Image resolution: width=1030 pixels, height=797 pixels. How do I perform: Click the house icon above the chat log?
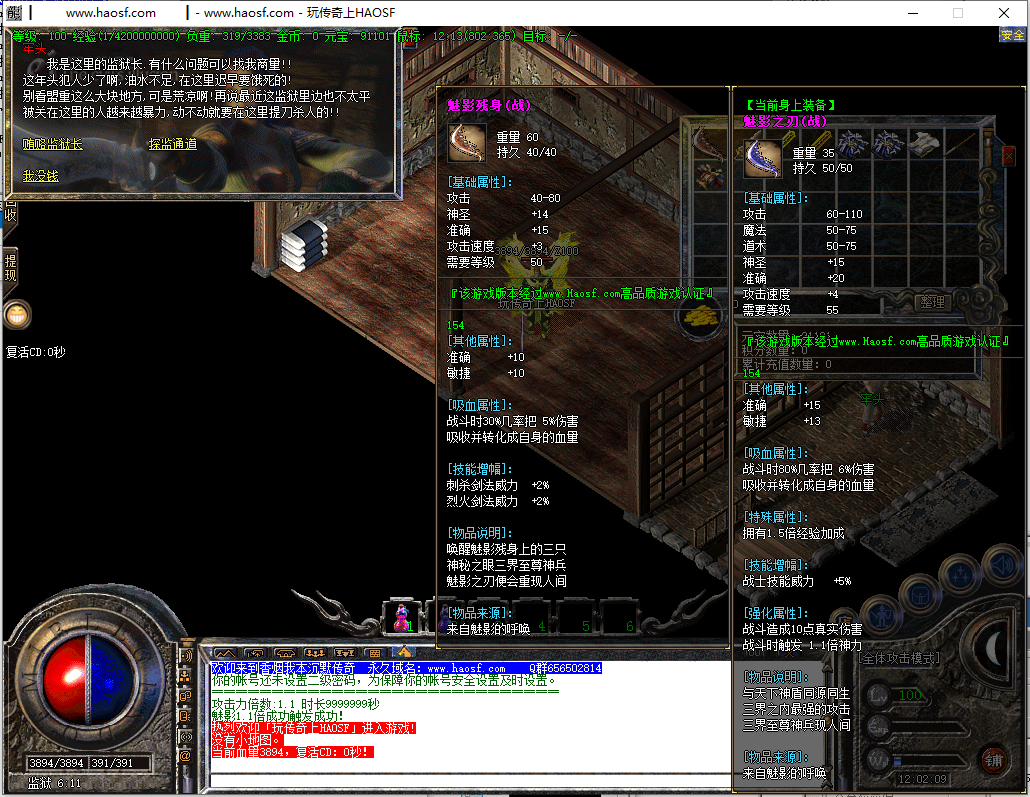coord(404,652)
